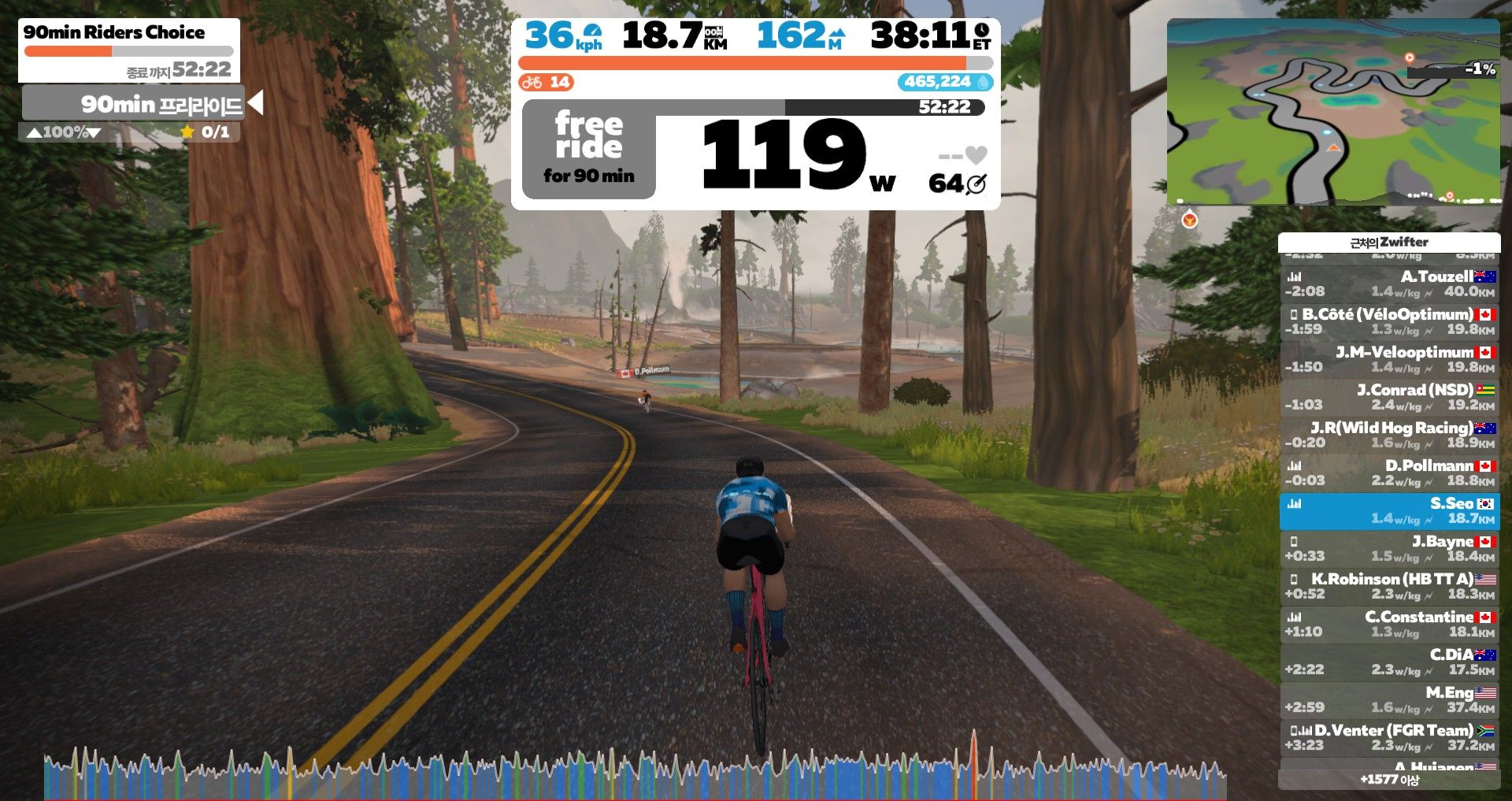Choose C.DiA from nearby riders
1512x801 pixels.
click(x=1389, y=662)
